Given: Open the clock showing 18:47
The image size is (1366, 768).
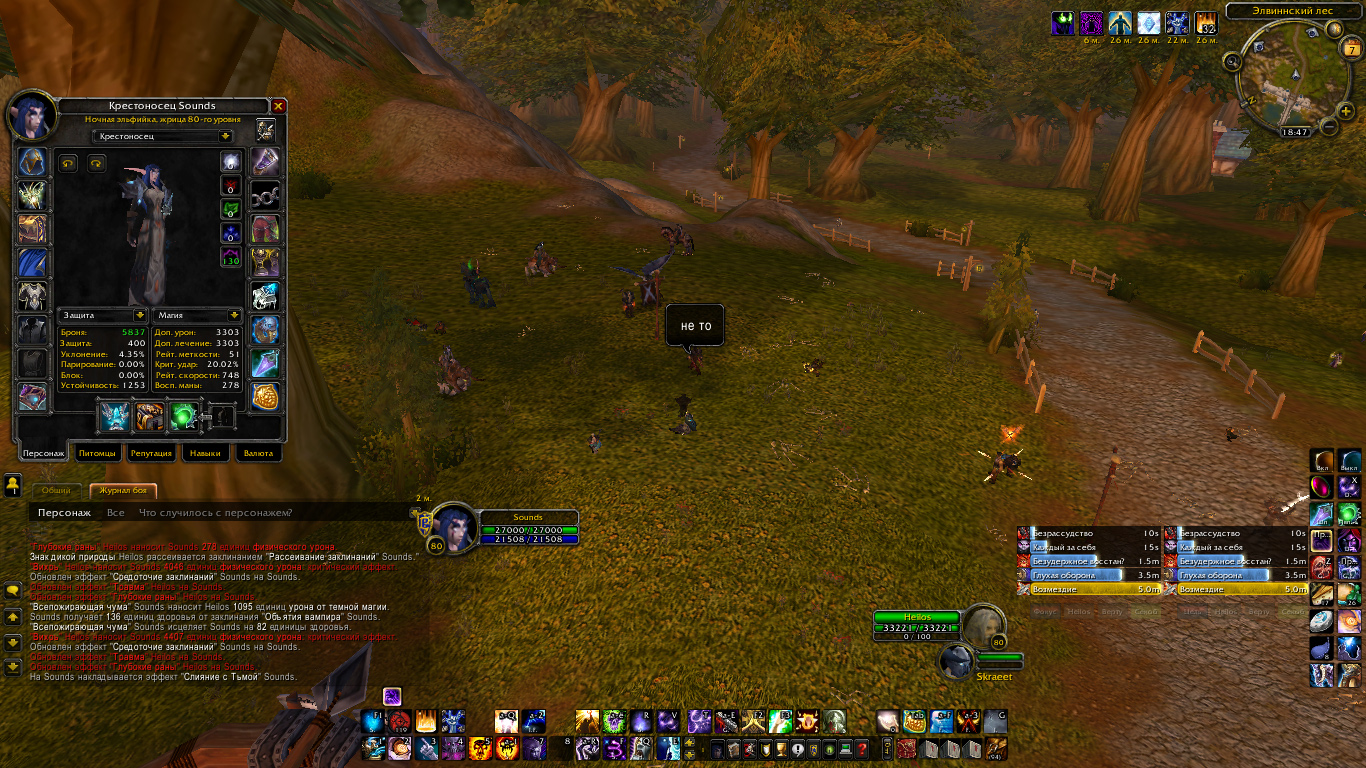Looking at the screenshot, I should coord(1295,131).
